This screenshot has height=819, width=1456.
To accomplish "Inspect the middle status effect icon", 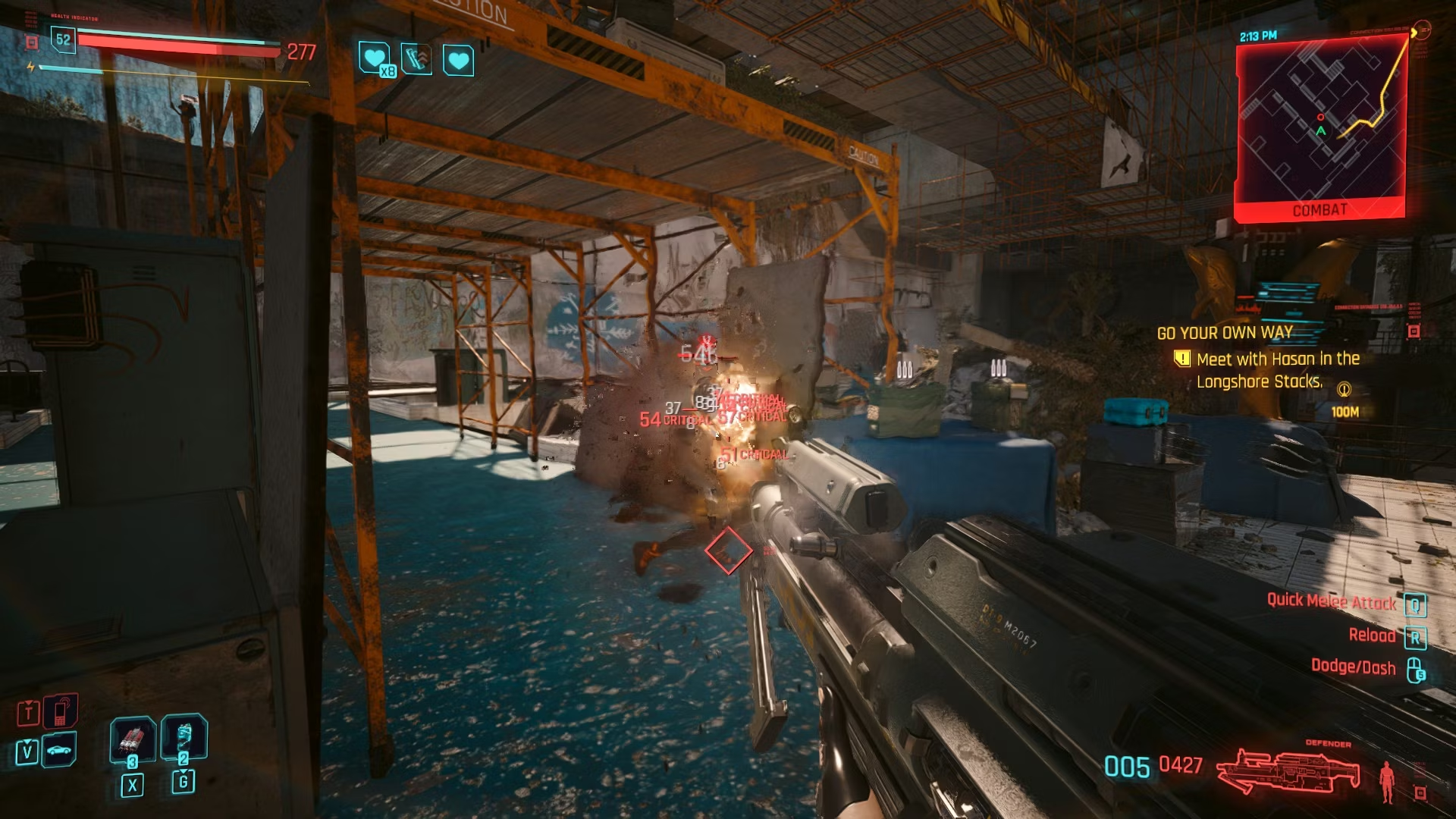I will [416, 59].
